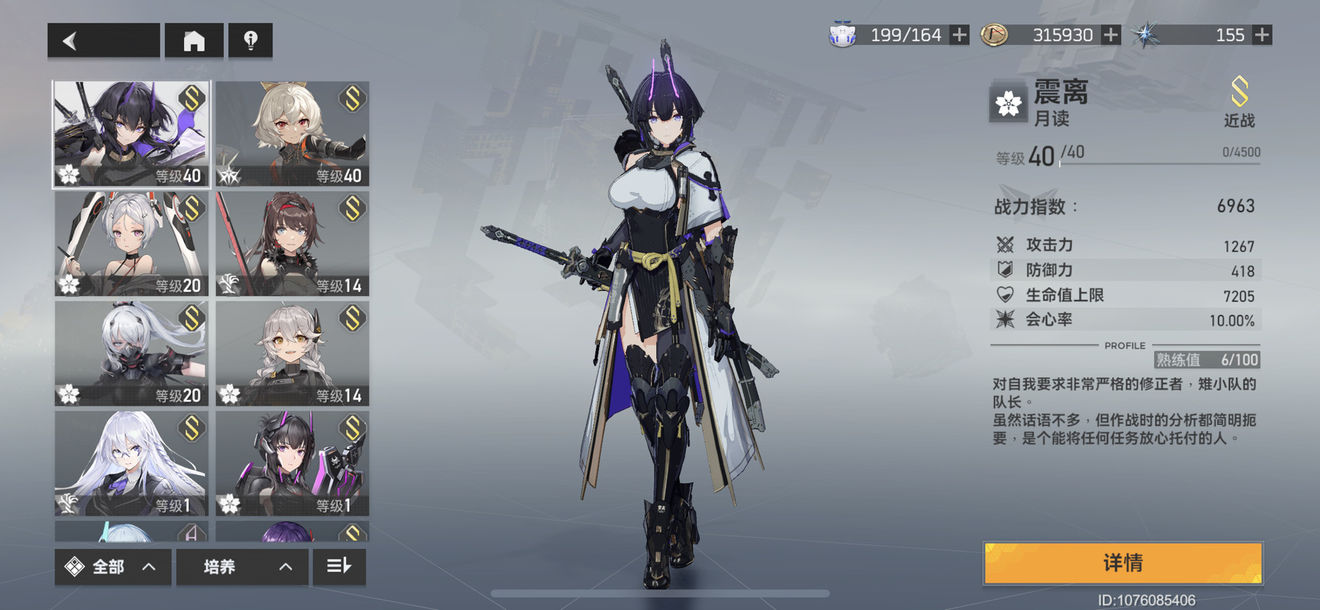This screenshot has height=610, width=1320.
Task: Go back using the arrow button
Action: click(103, 40)
